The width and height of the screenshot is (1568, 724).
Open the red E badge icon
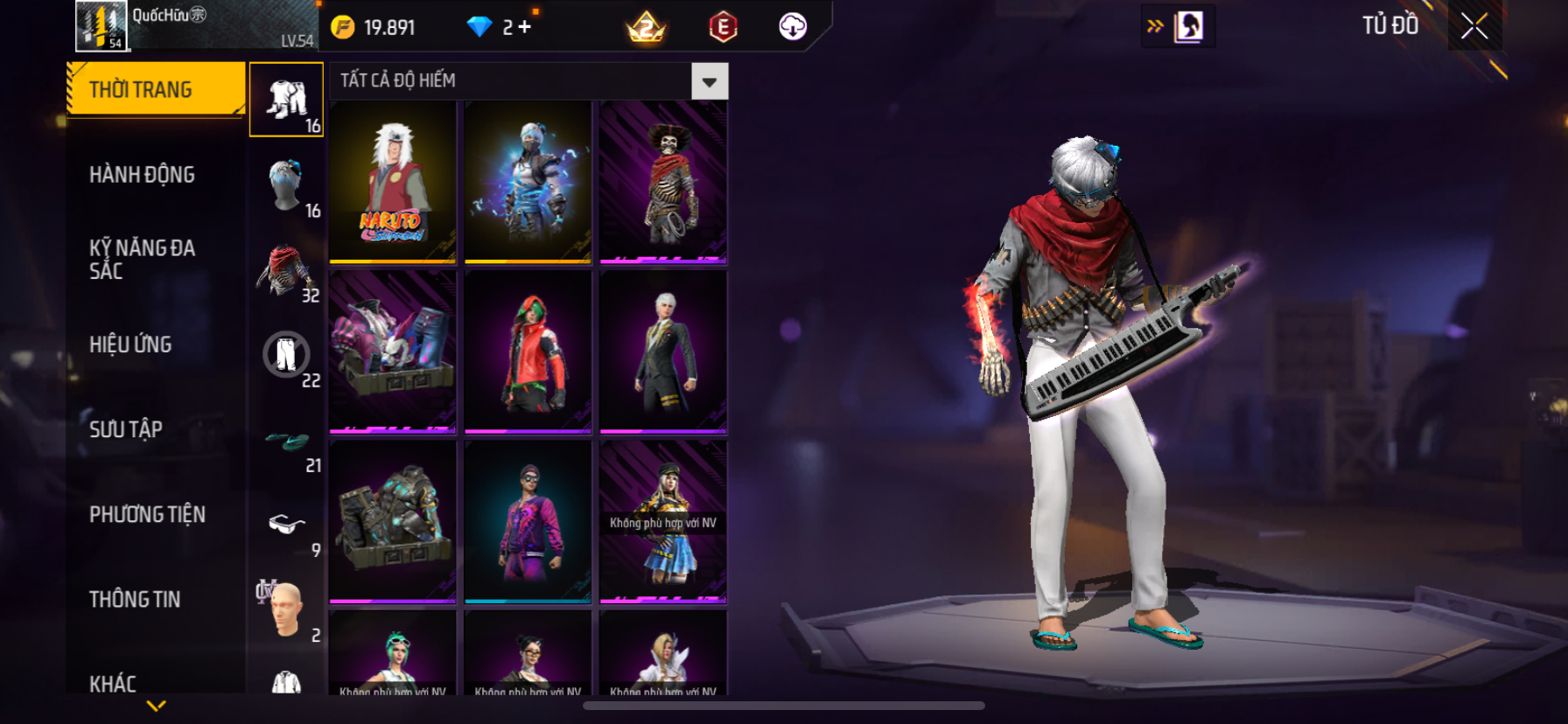[x=723, y=27]
